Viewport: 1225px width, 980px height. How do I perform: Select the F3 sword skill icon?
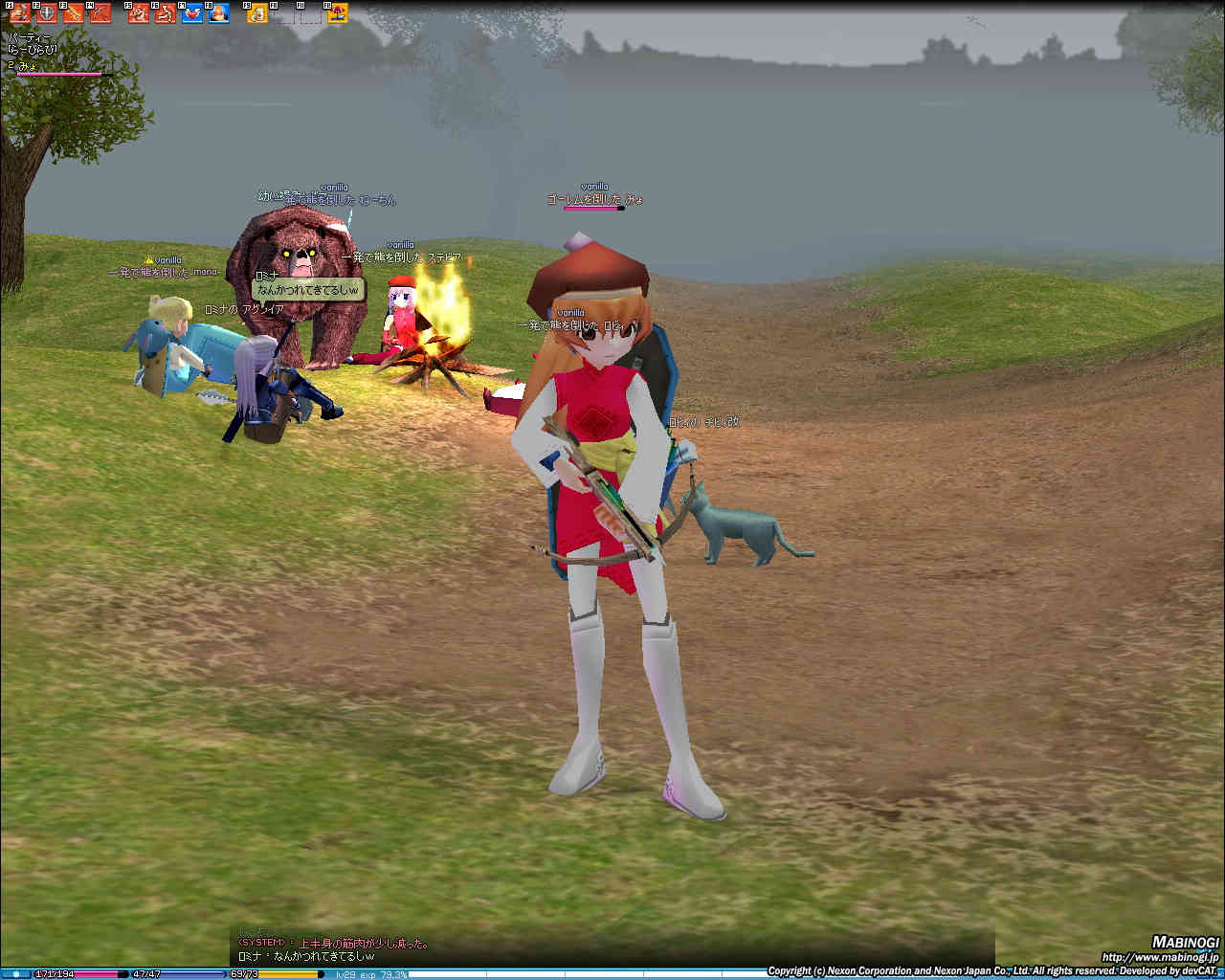[73, 13]
